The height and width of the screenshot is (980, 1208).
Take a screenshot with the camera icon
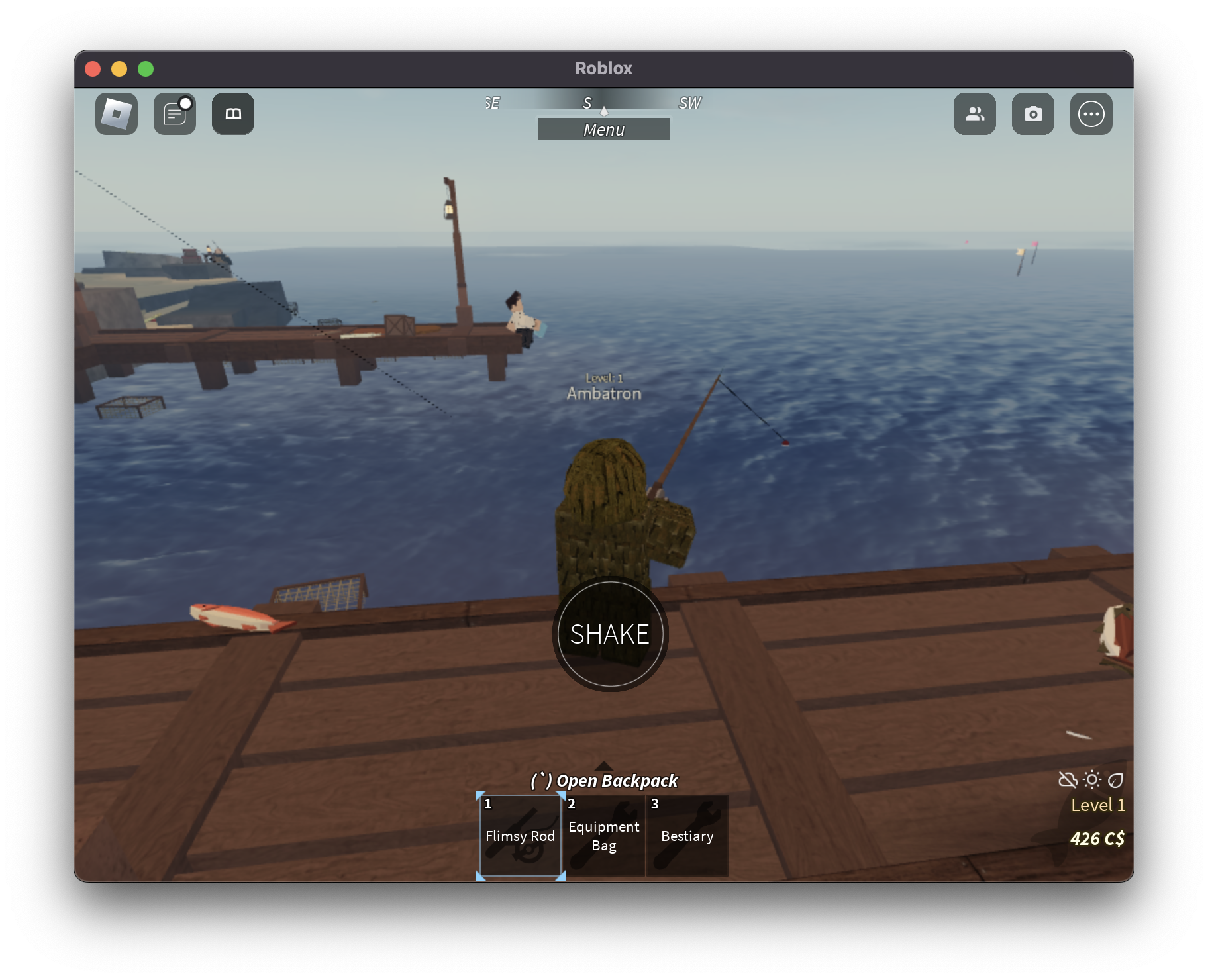point(1032,114)
